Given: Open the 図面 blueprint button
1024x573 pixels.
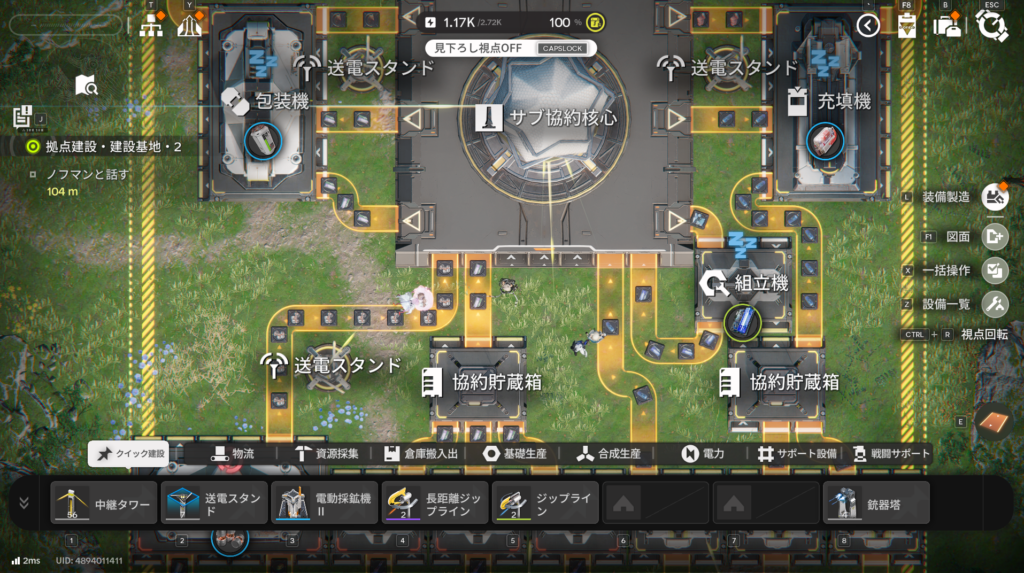Looking at the screenshot, I should pos(993,237).
